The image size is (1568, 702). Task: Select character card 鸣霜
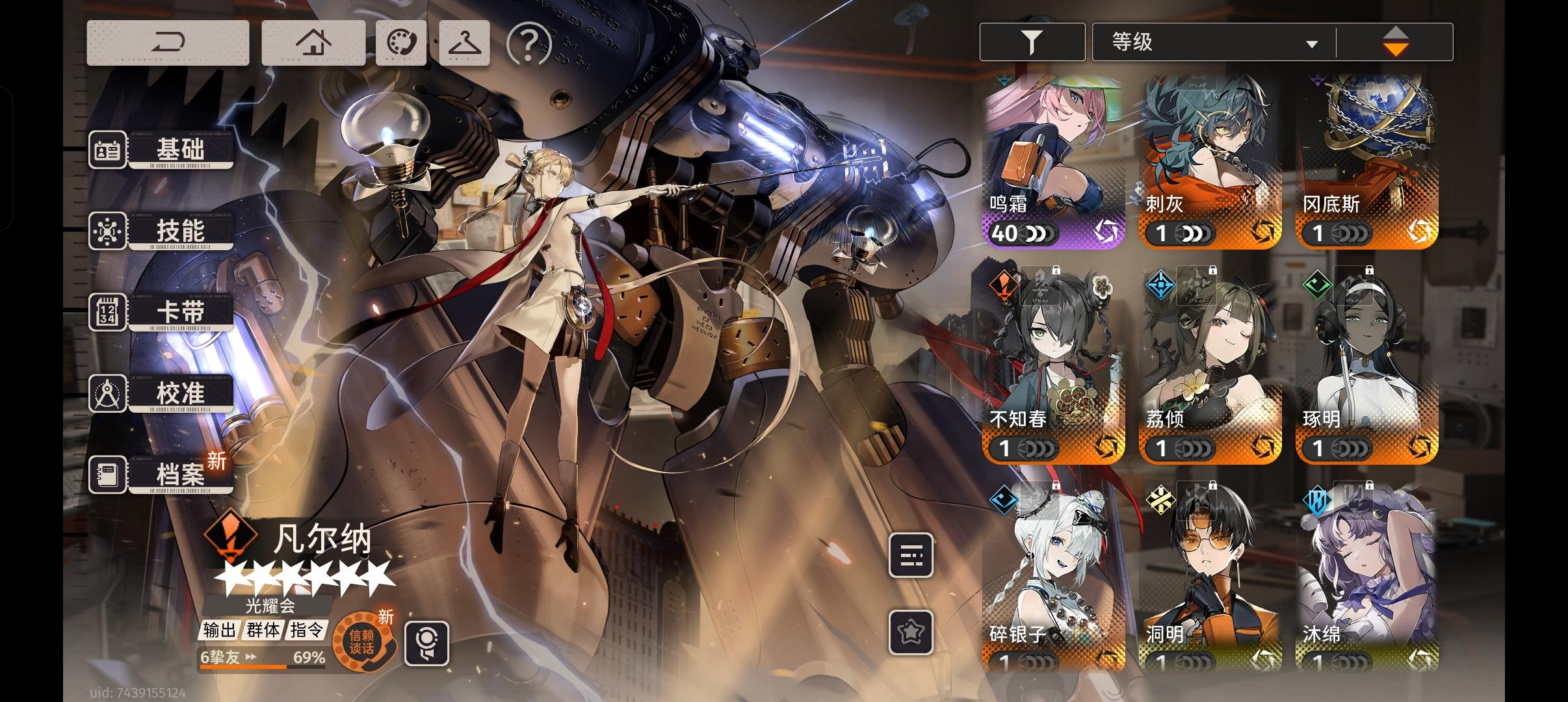pos(1053,161)
